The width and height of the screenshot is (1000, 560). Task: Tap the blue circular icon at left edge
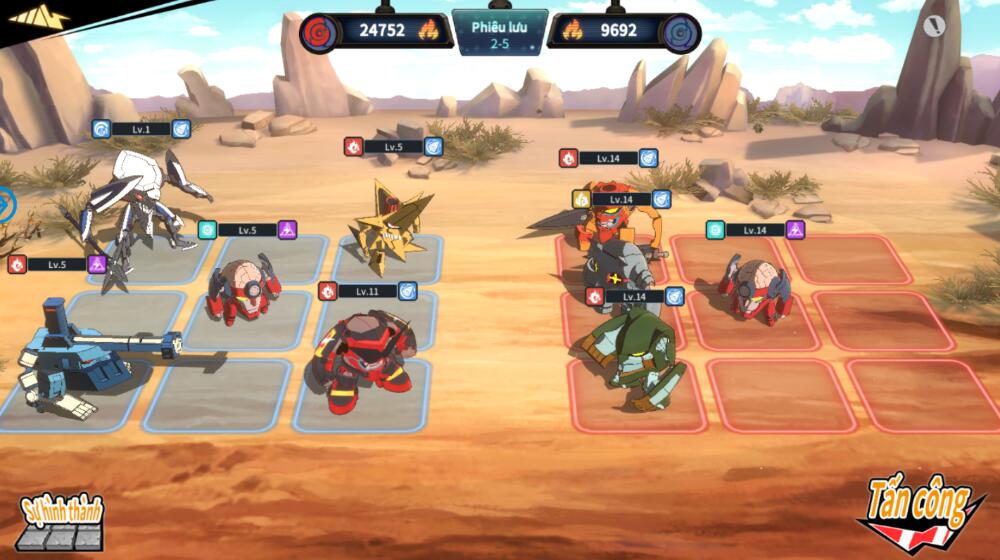pos(6,205)
